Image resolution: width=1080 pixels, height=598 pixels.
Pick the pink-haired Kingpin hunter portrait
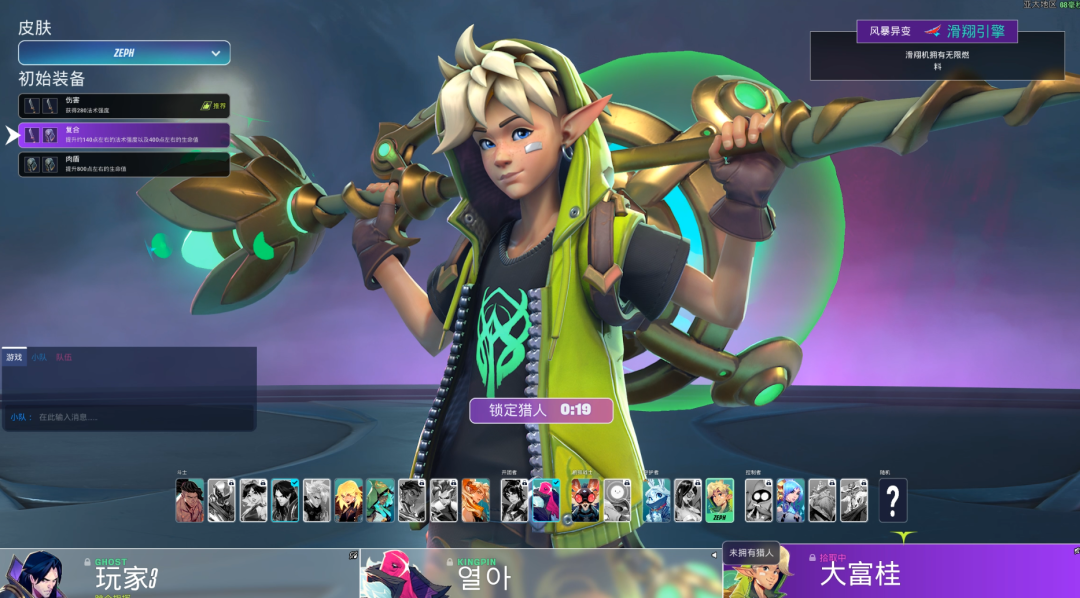[x=546, y=500]
